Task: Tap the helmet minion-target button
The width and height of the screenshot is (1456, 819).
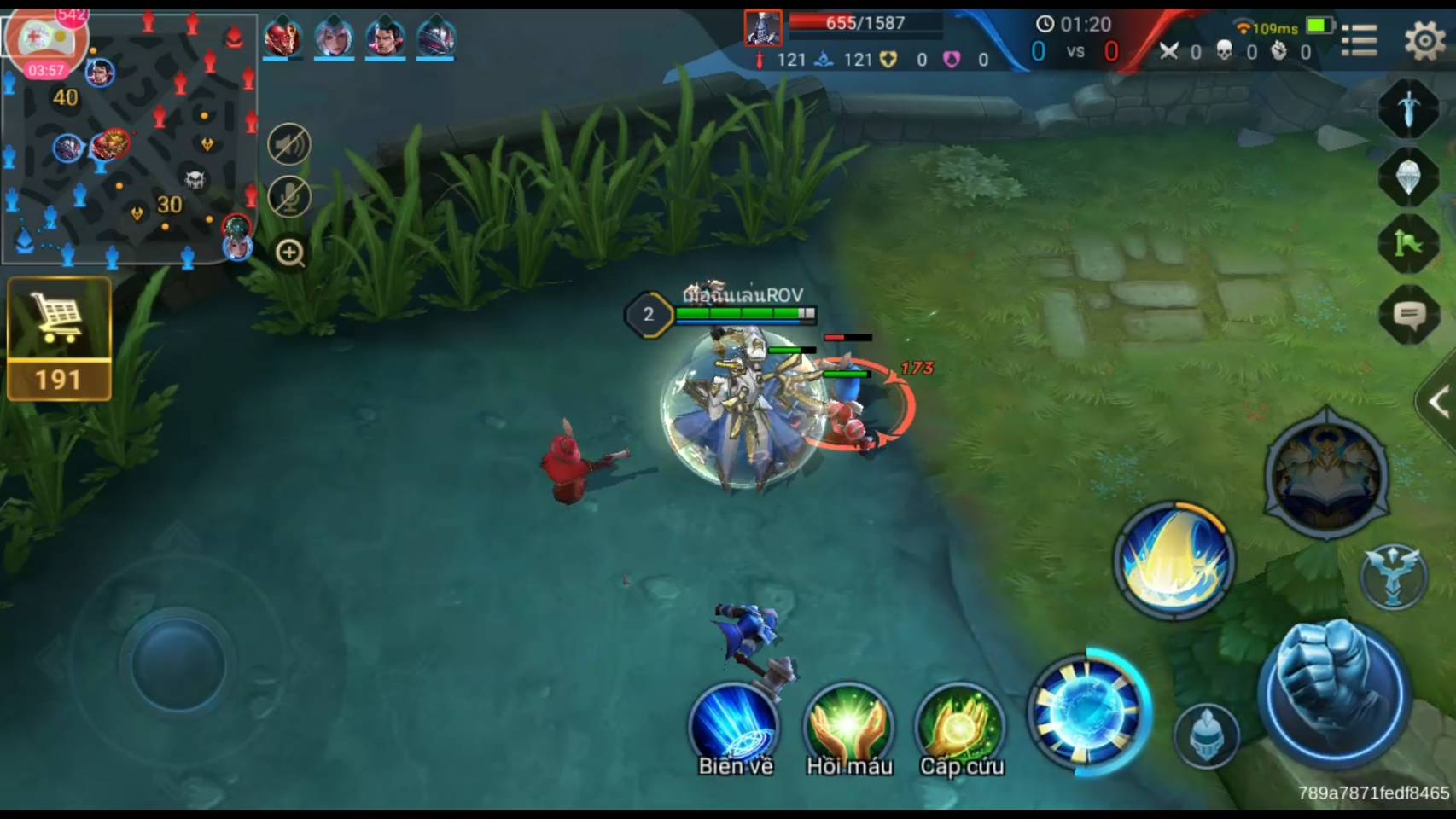Action: [x=1206, y=735]
